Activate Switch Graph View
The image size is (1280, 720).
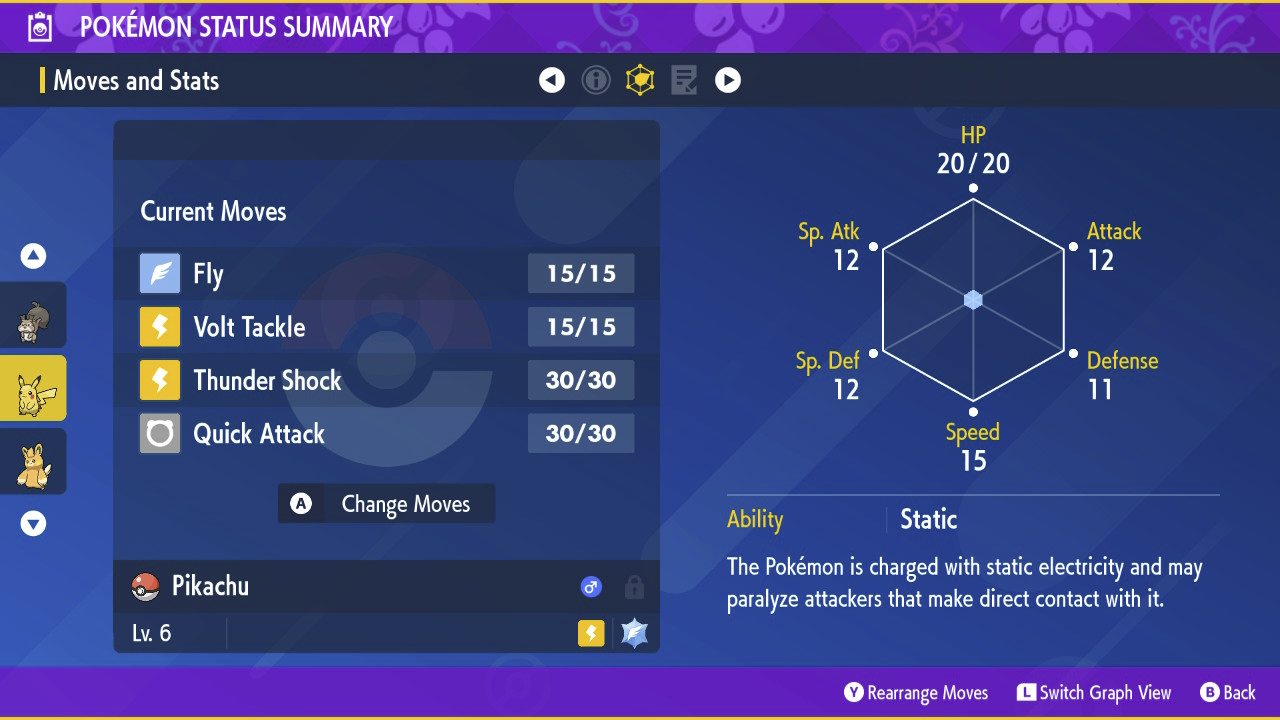[x=1094, y=692]
